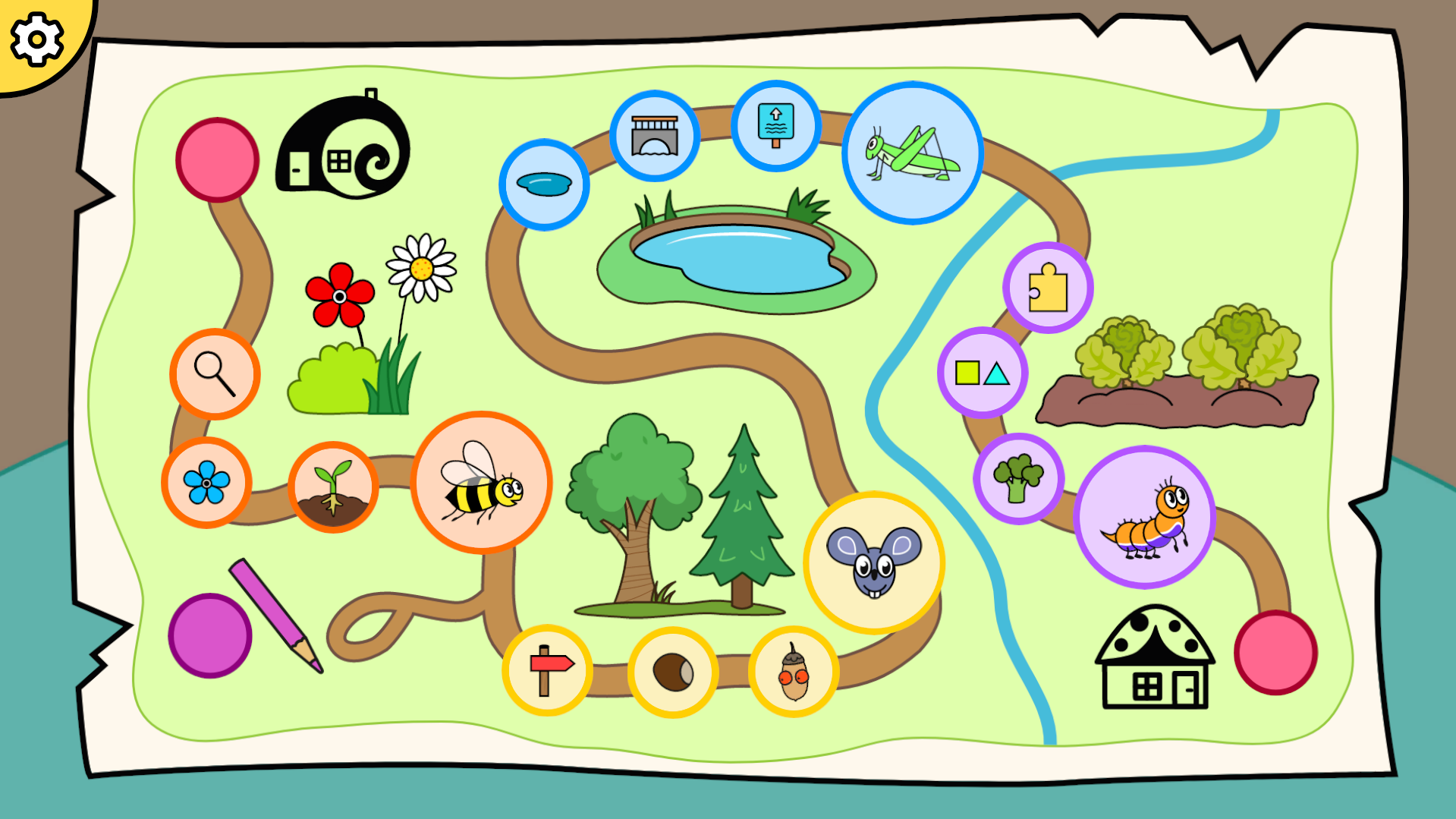The width and height of the screenshot is (1456, 819).
Task: Select the yellow puzzle piece activity
Action: 1048,288
